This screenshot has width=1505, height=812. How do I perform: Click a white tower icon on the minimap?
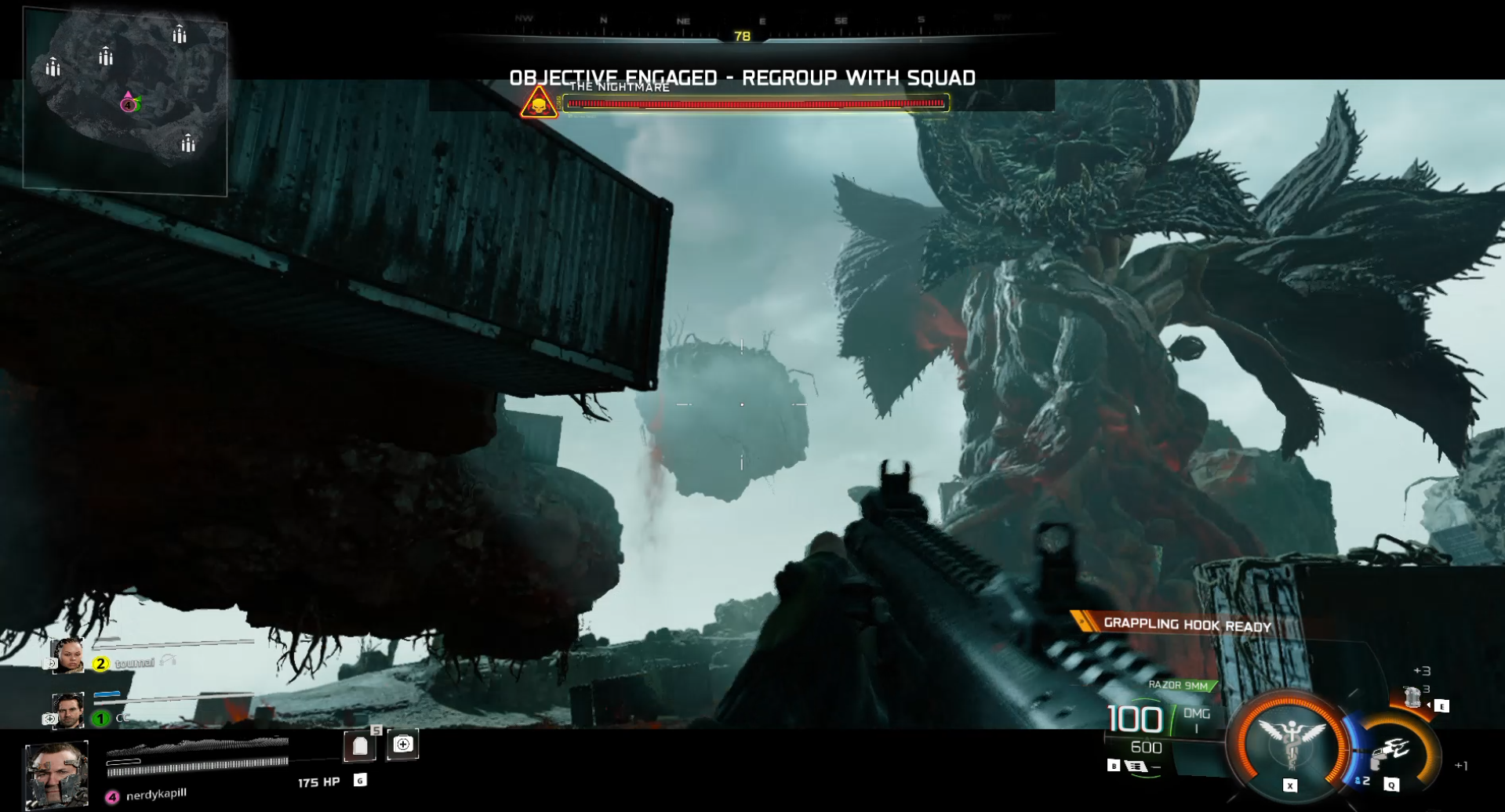point(181,34)
